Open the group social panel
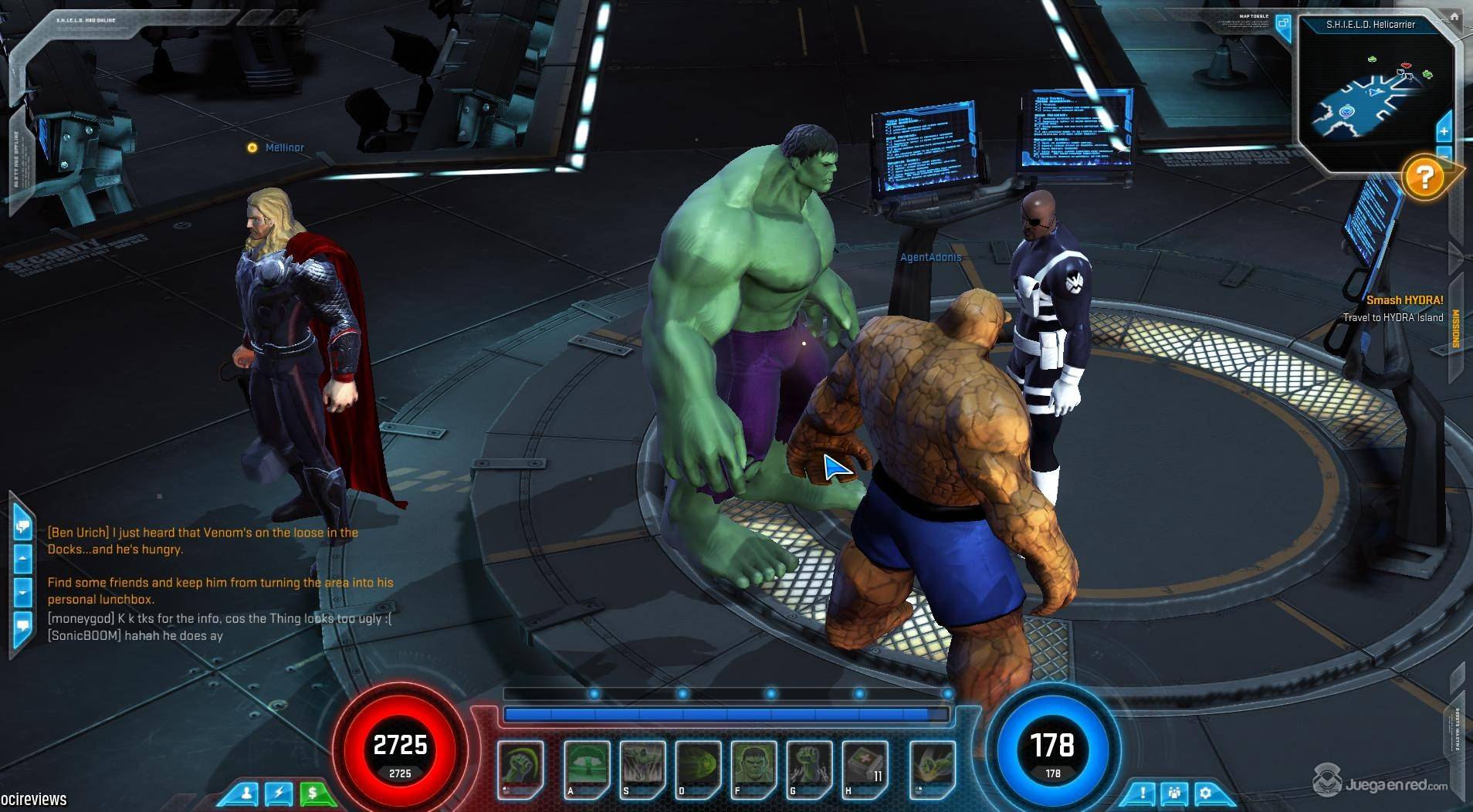The width and height of the screenshot is (1473, 812). pyautogui.click(x=1174, y=793)
